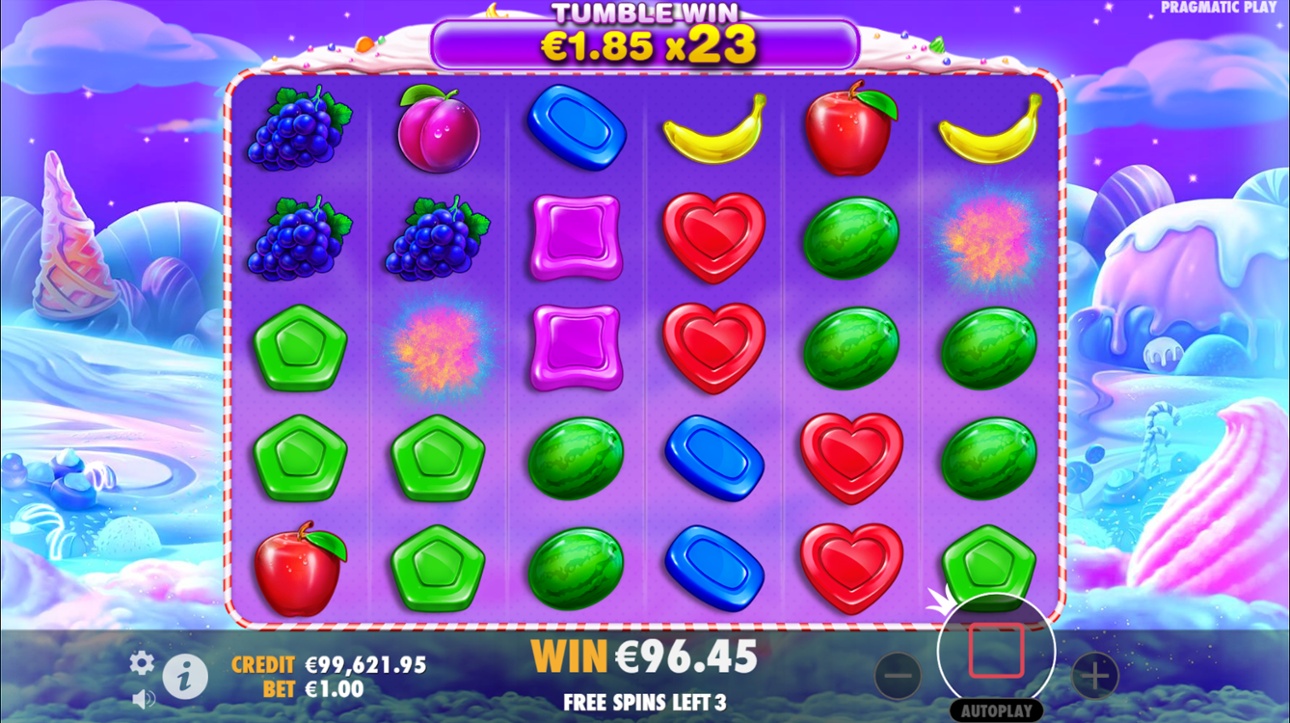Open the CREDIT balance display

tap(330, 662)
